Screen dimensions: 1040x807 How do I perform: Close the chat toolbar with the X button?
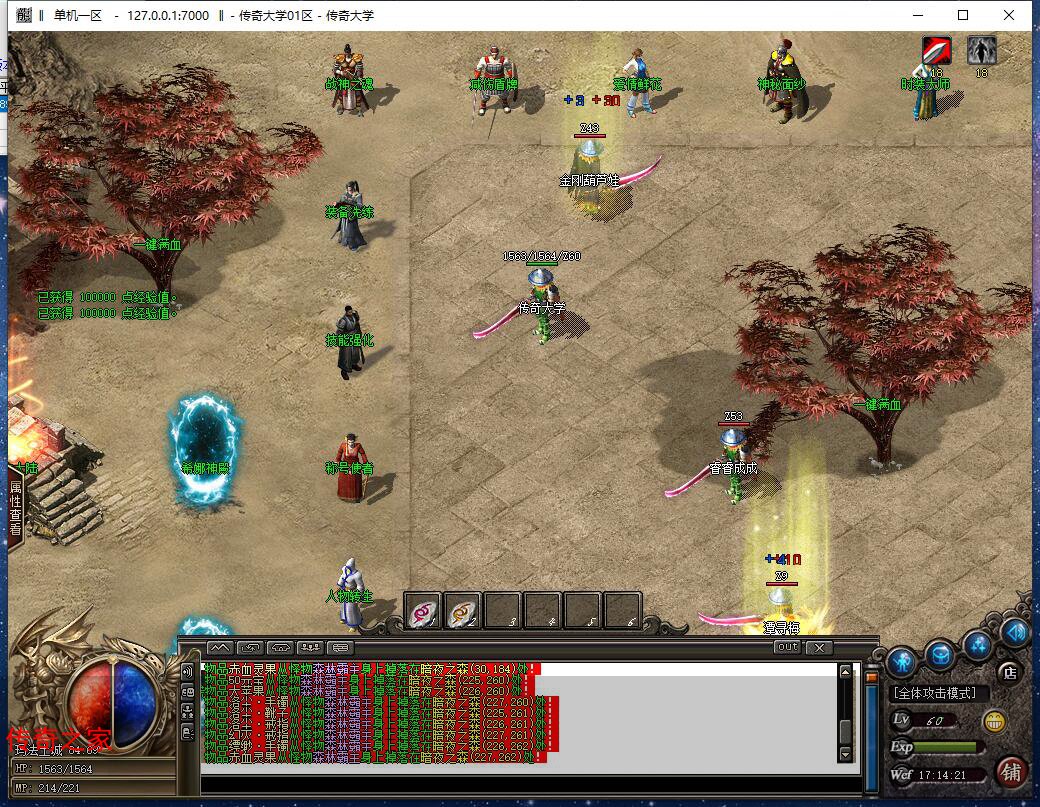tap(819, 647)
